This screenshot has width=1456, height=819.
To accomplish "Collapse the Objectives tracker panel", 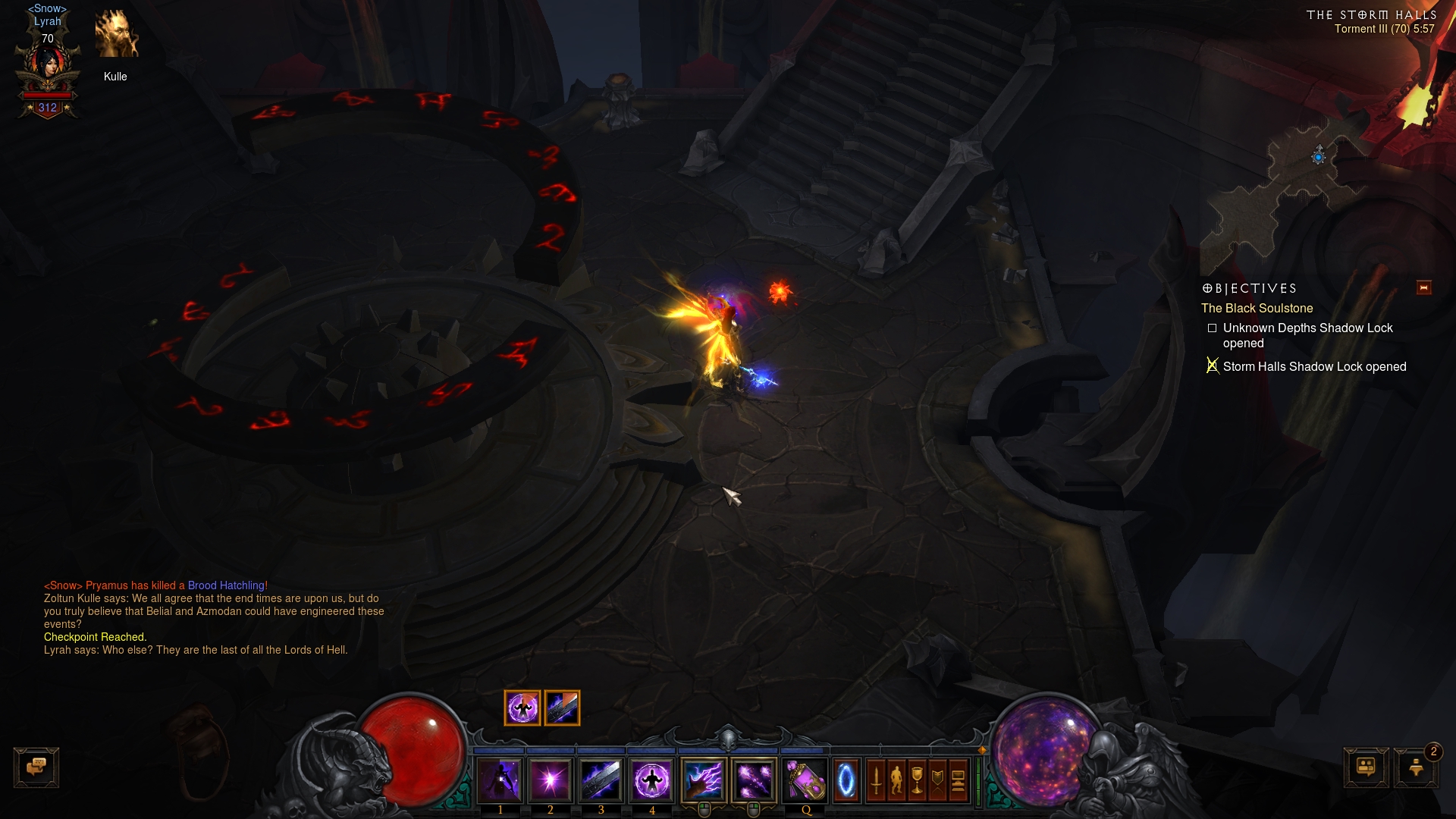I will click(x=1423, y=287).
